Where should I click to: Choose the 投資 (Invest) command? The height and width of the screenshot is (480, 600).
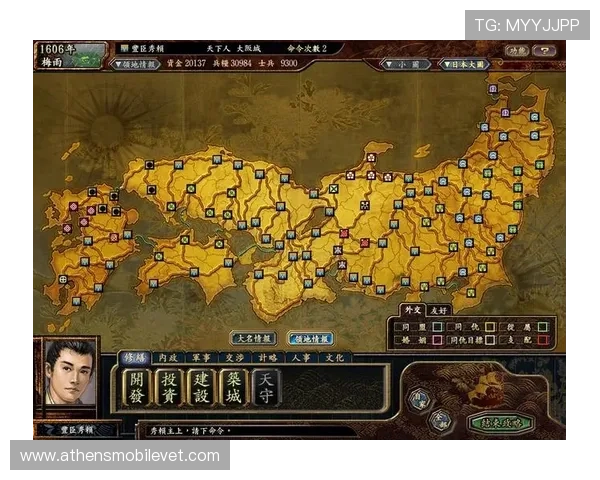tap(168, 387)
